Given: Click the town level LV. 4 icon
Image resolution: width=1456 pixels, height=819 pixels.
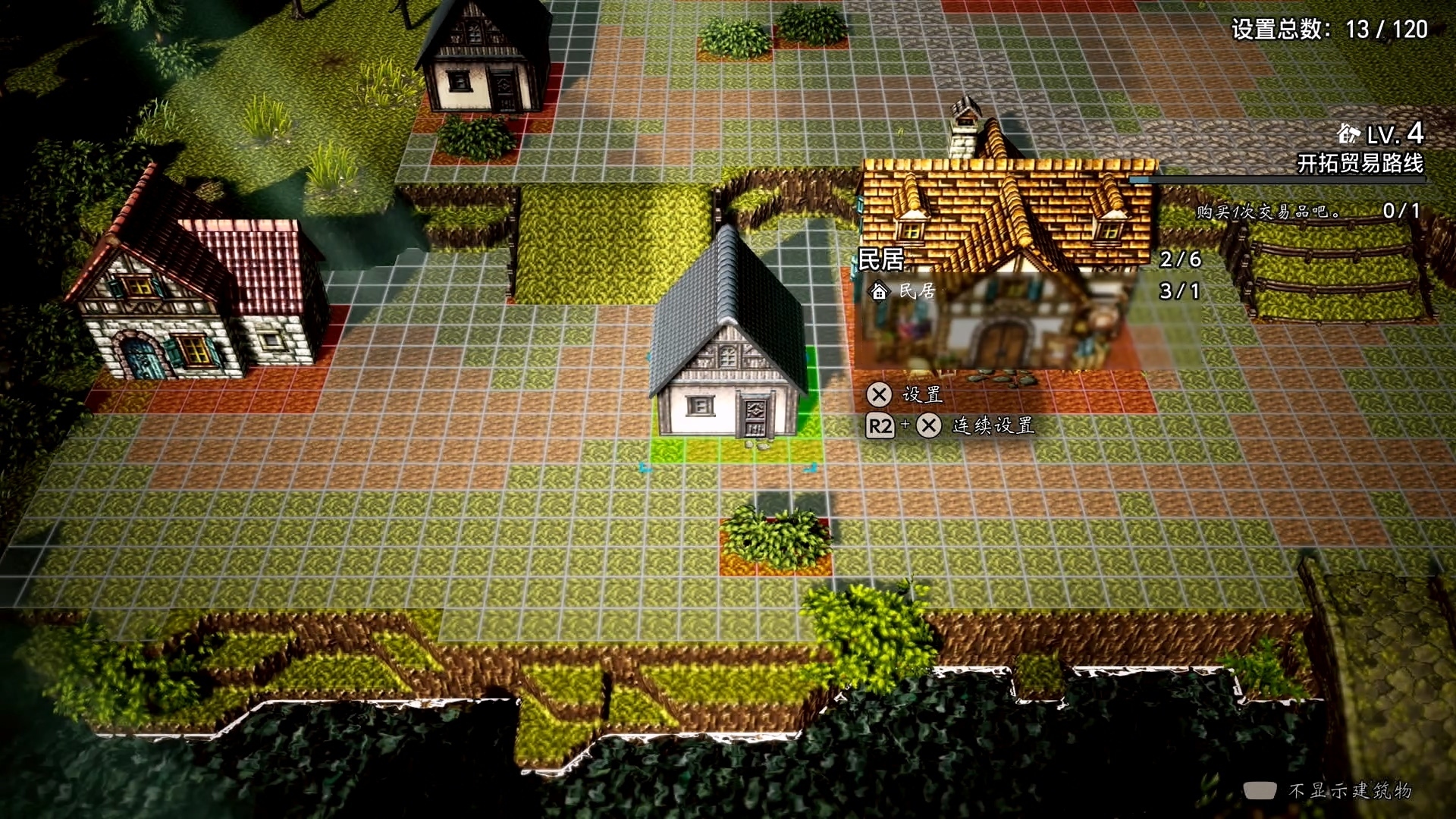Looking at the screenshot, I should [1348, 135].
